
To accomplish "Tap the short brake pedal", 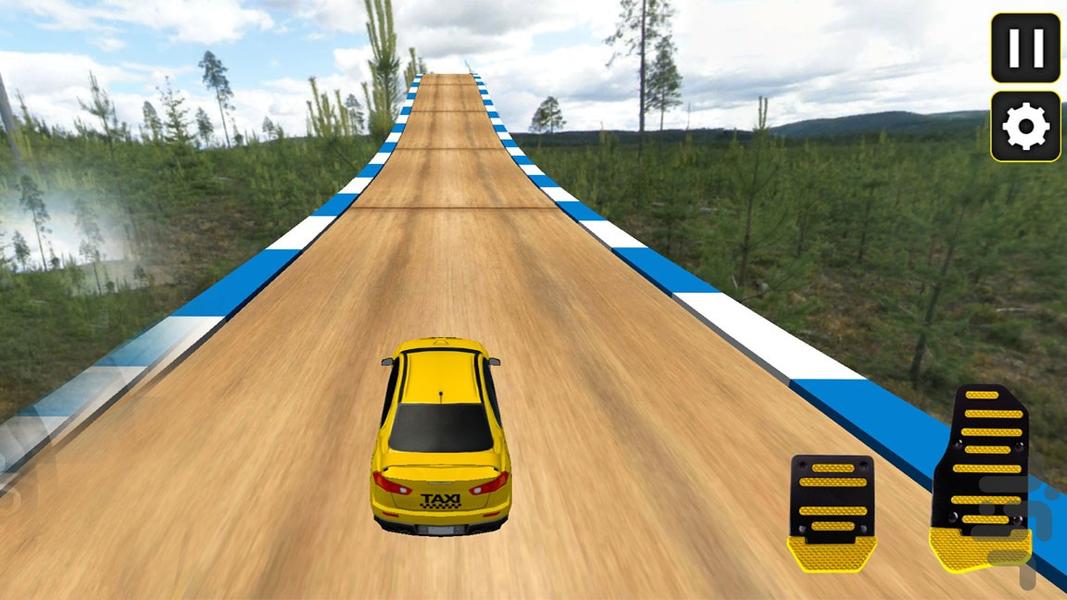I will [x=833, y=508].
